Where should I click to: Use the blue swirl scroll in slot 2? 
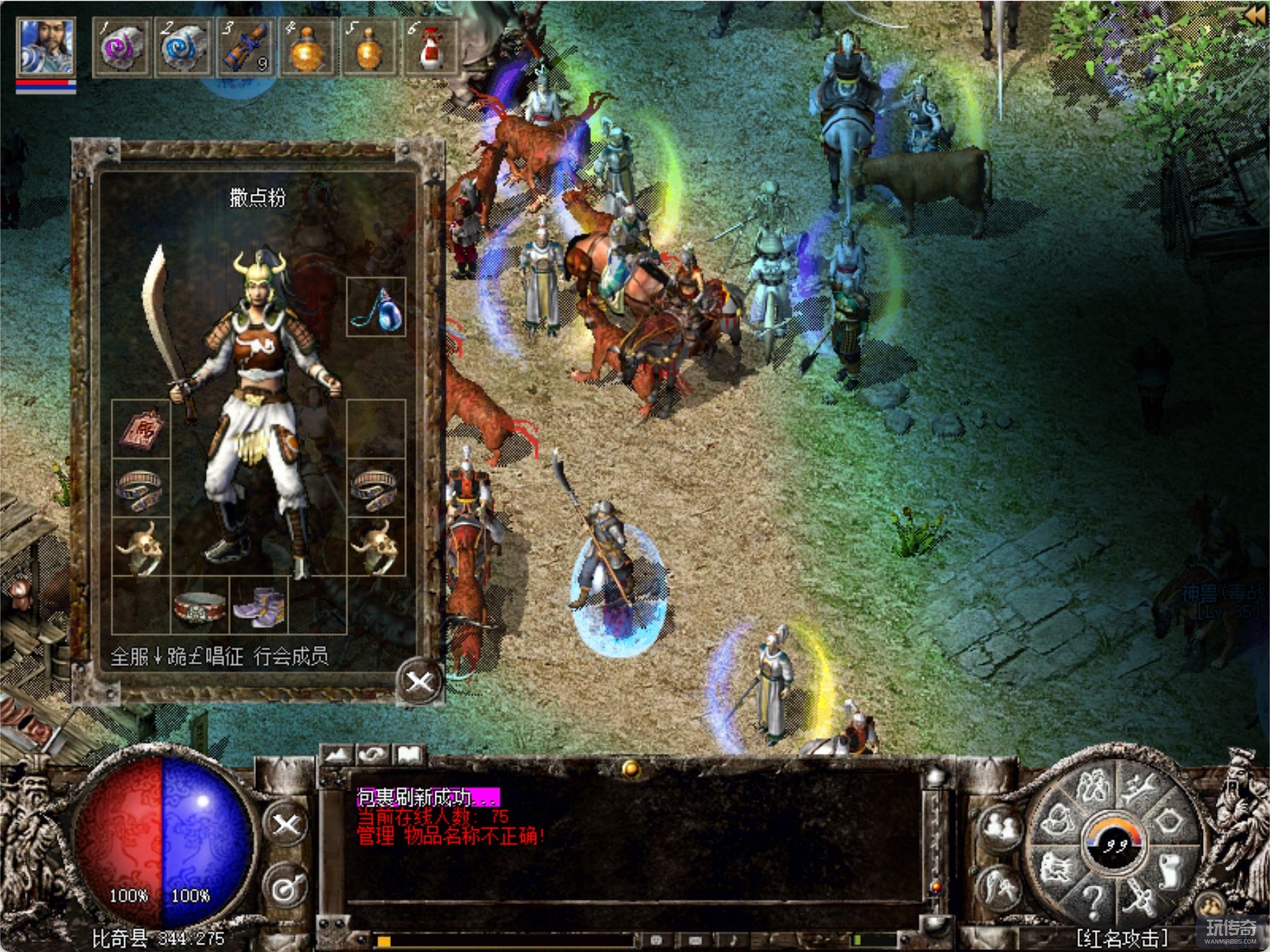(183, 48)
